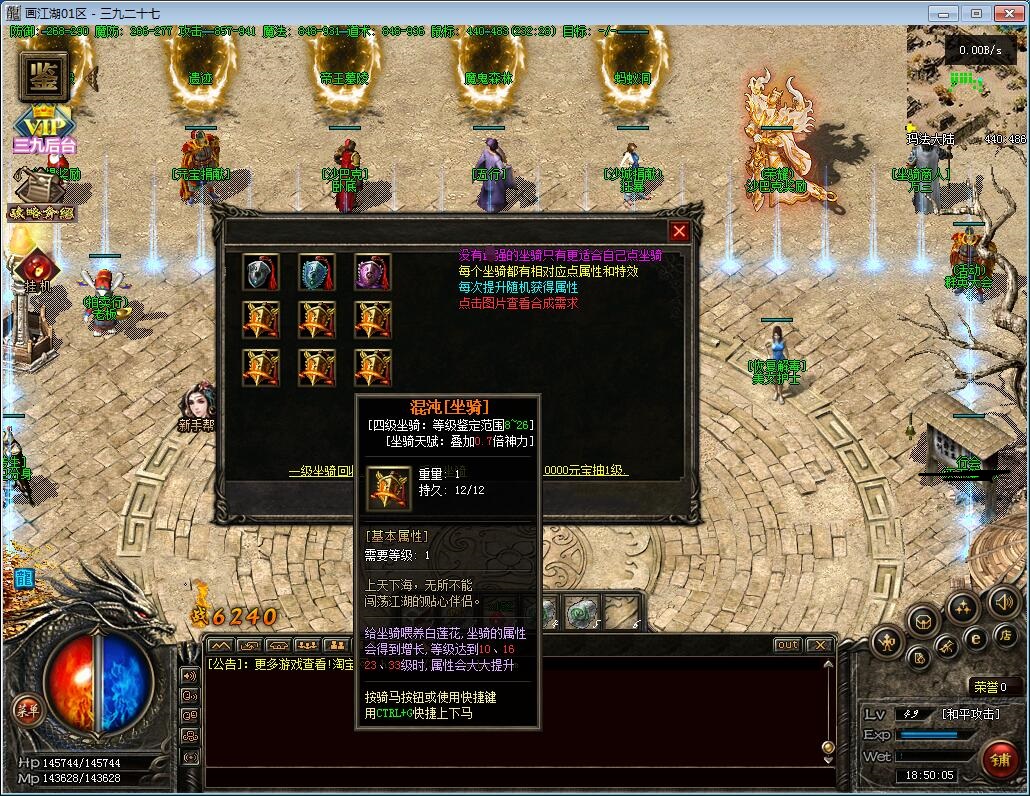This screenshot has height=796, width=1030.
Task: Click the chat 'out' button
Action: click(788, 645)
